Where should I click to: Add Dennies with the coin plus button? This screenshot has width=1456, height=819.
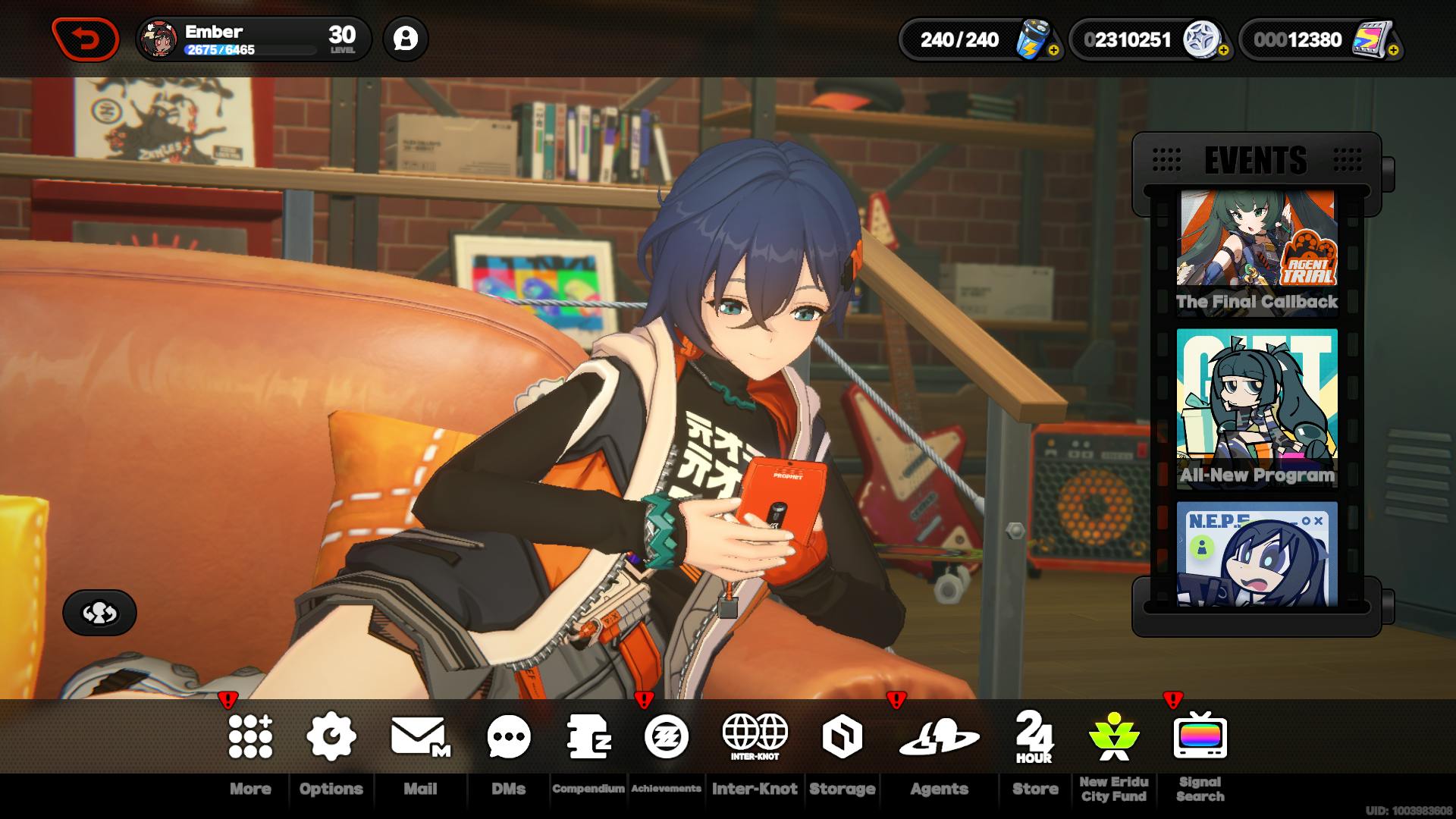tap(1223, 51)
